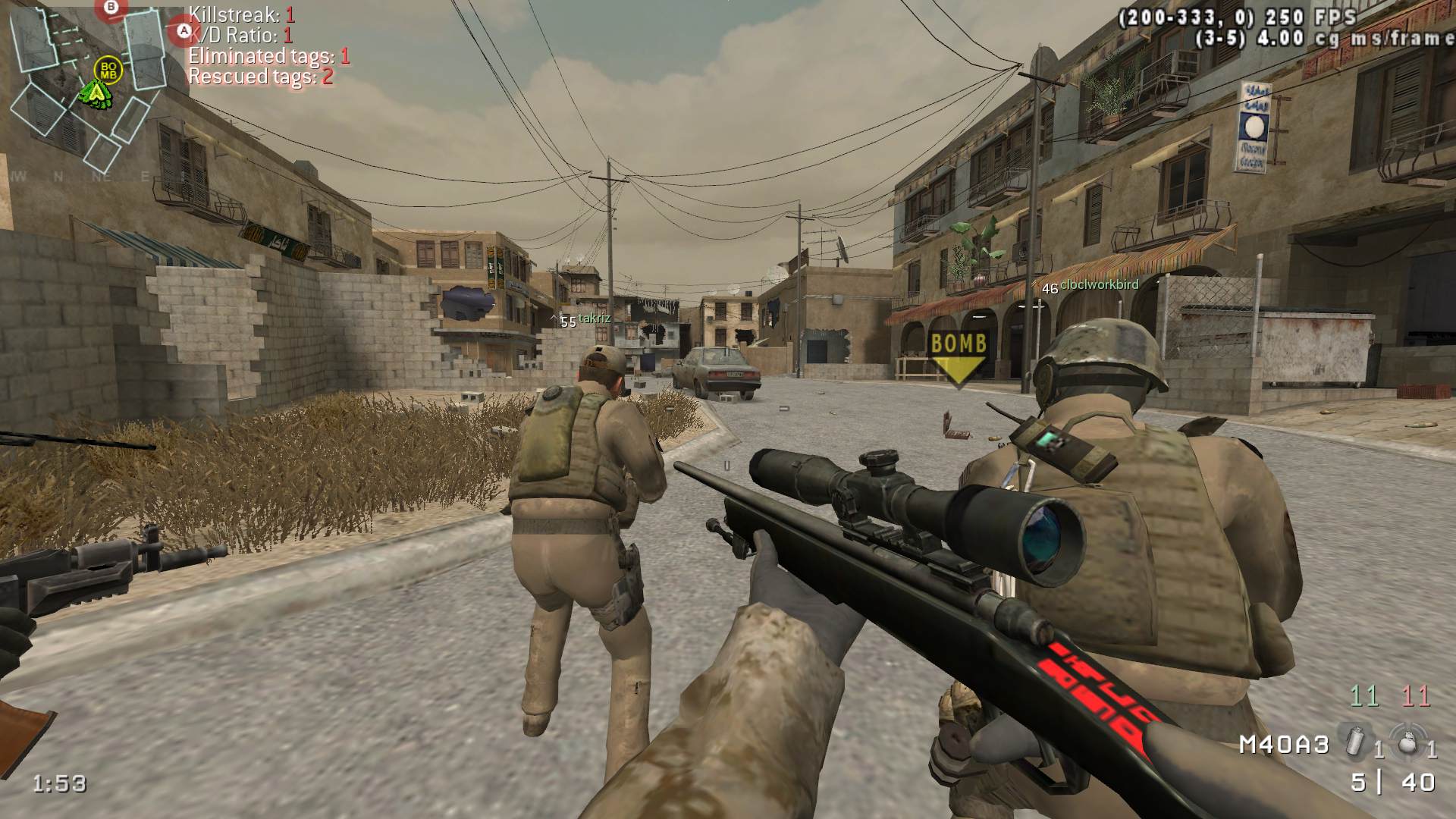1456x819 pixels.
Task: Click the B objective marker on the minimap
Action: (112, 8)
